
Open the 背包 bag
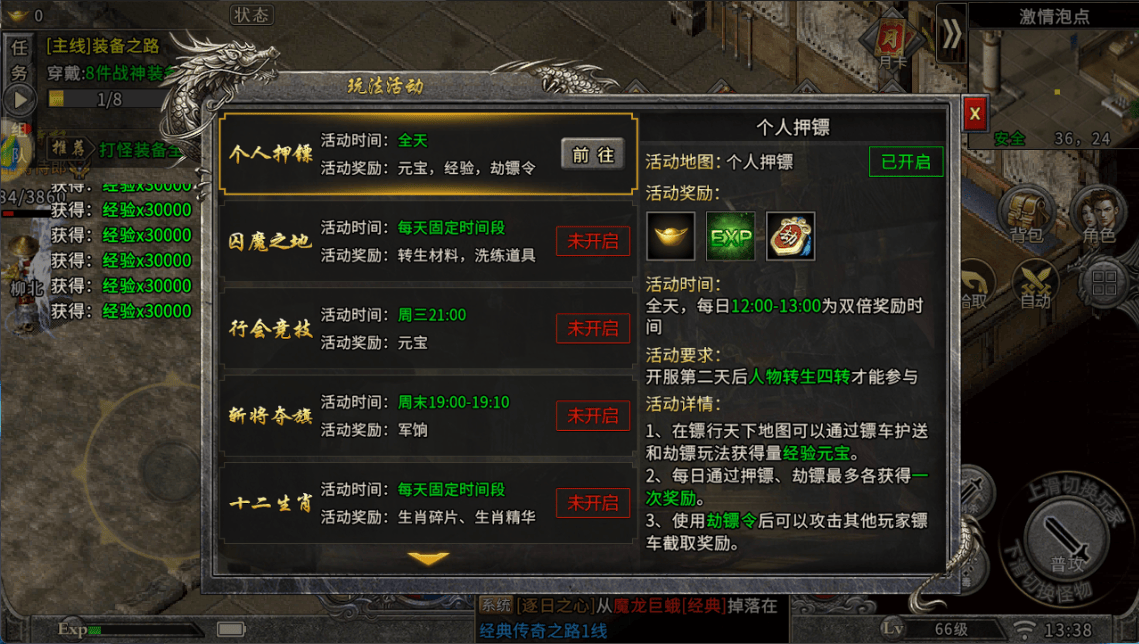(x=1027, y=216)
